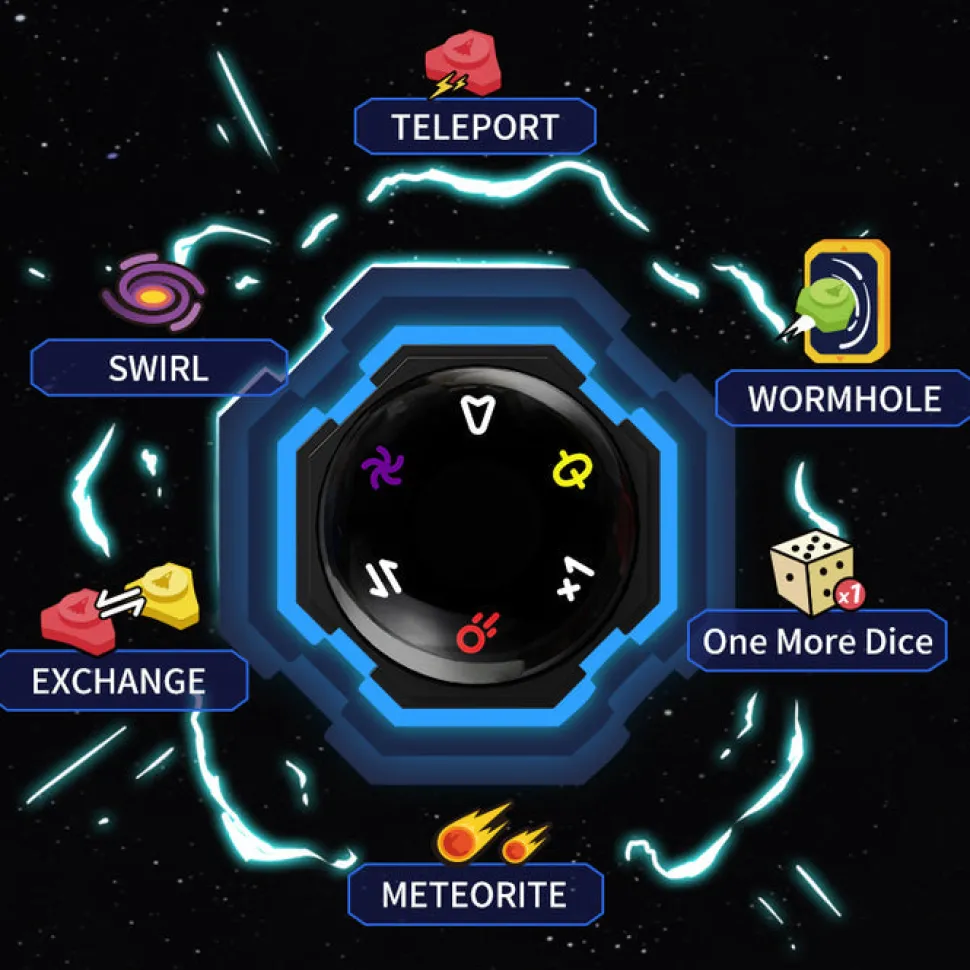
Task: Select the red meteor symbol on the dial
Action: 474,631
